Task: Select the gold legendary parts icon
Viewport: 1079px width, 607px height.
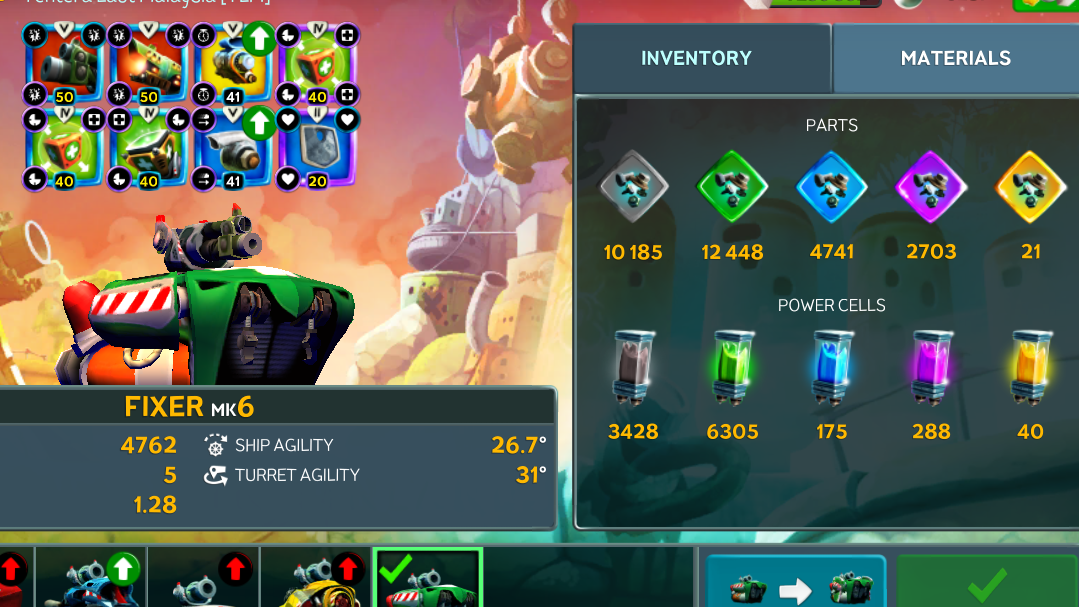Action: [1030, 186]
